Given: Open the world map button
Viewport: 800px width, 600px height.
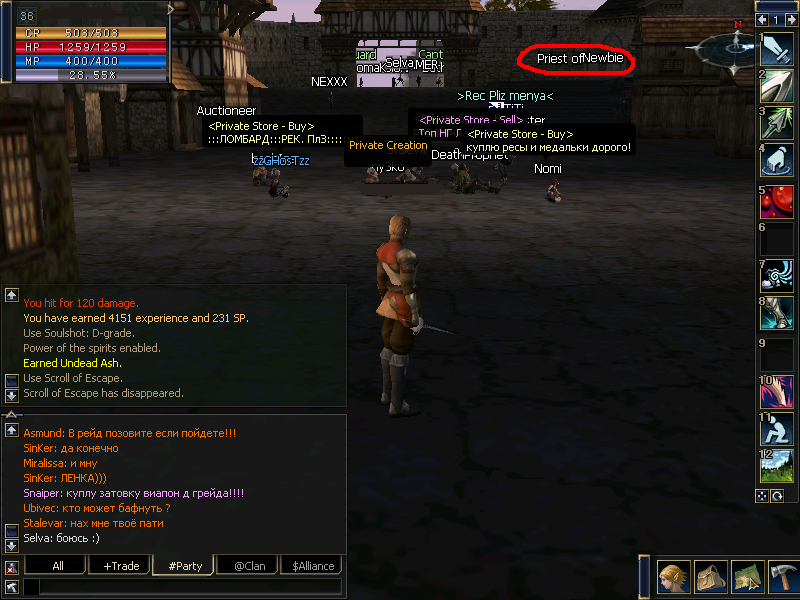Looking at the screenshot, I should pos(746,578).
